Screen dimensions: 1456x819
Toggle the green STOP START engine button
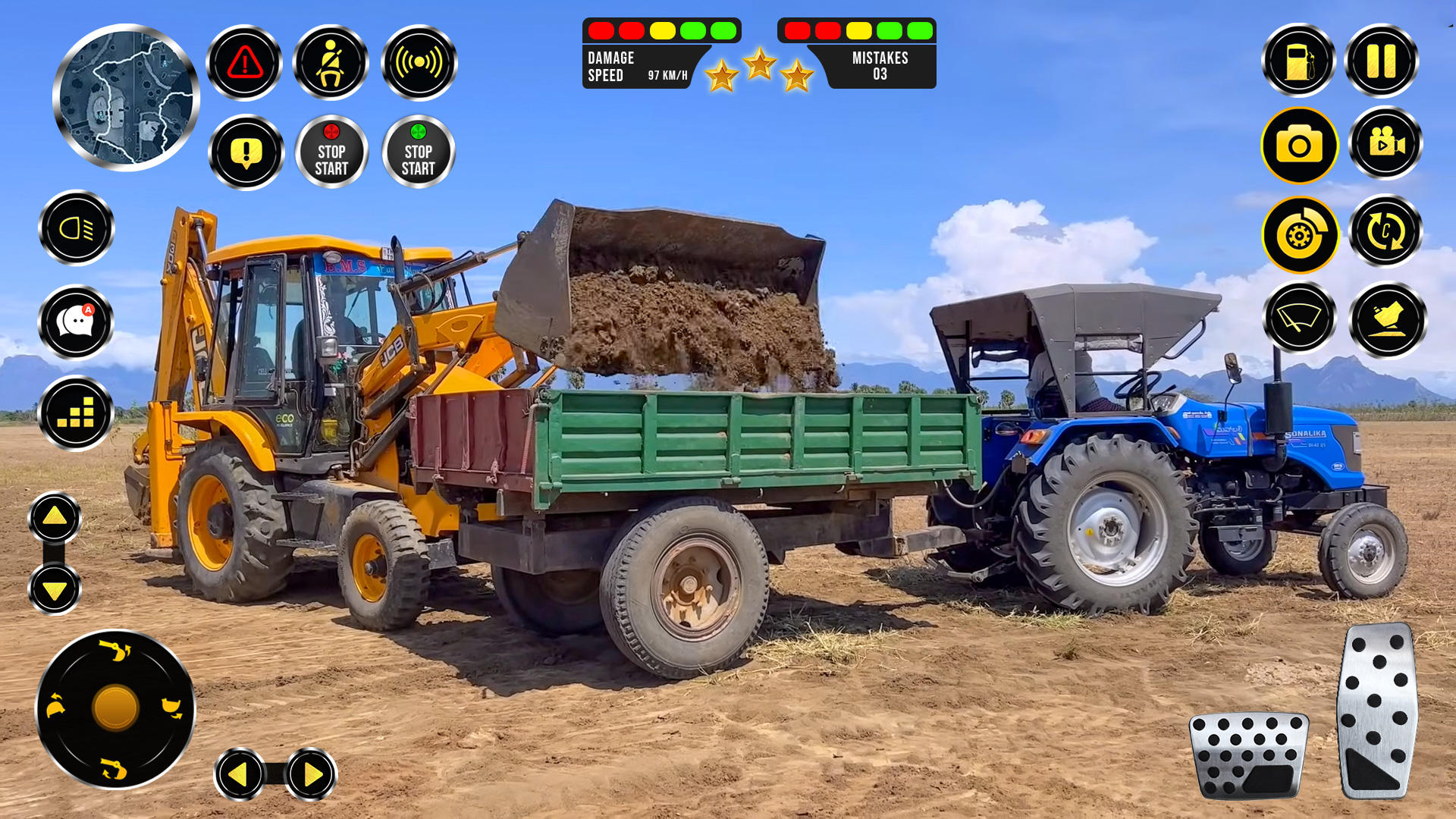419,151
